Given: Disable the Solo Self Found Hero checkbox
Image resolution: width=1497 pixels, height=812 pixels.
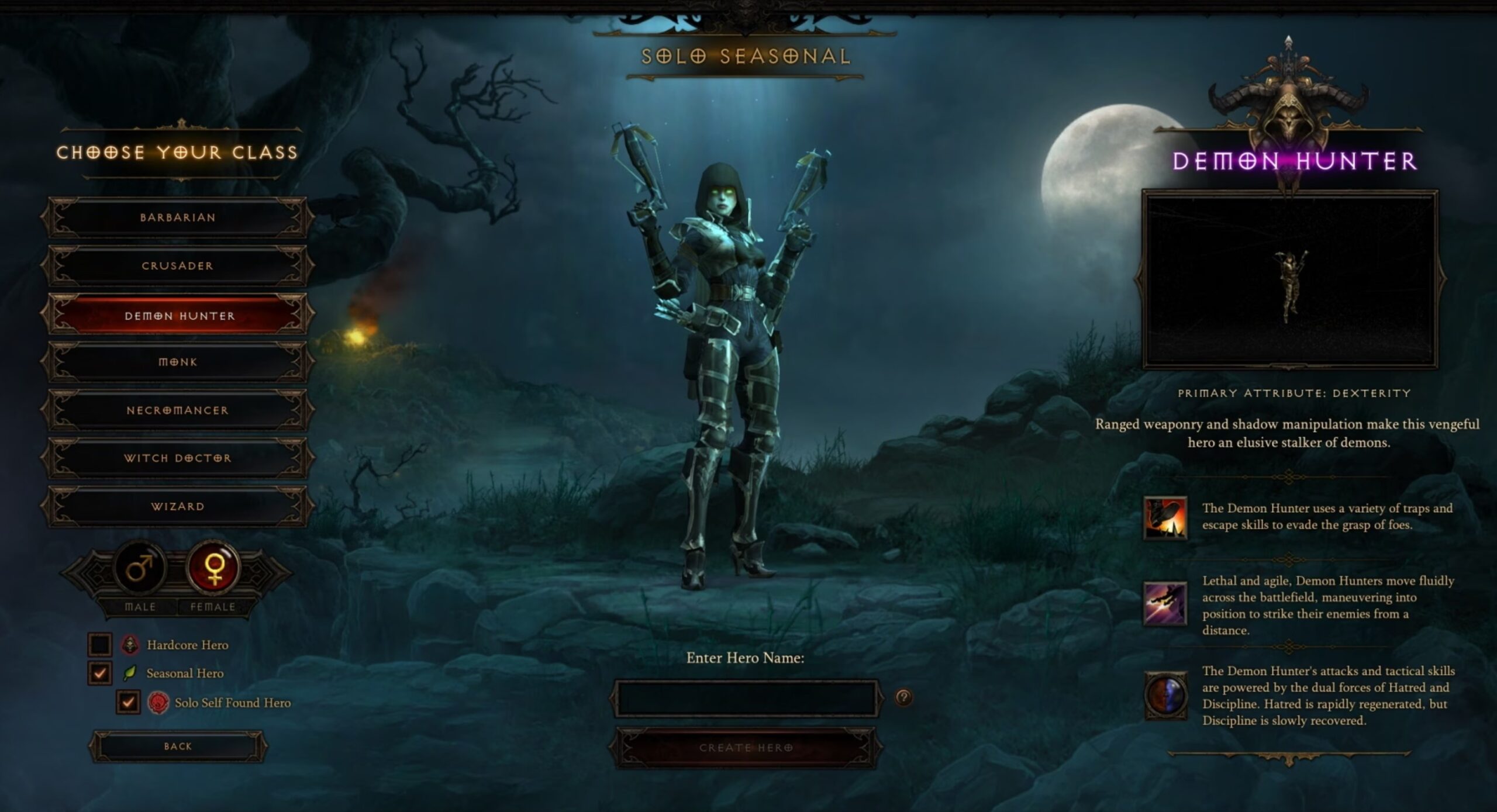Looking at the screenshot, I should [130, 703].
